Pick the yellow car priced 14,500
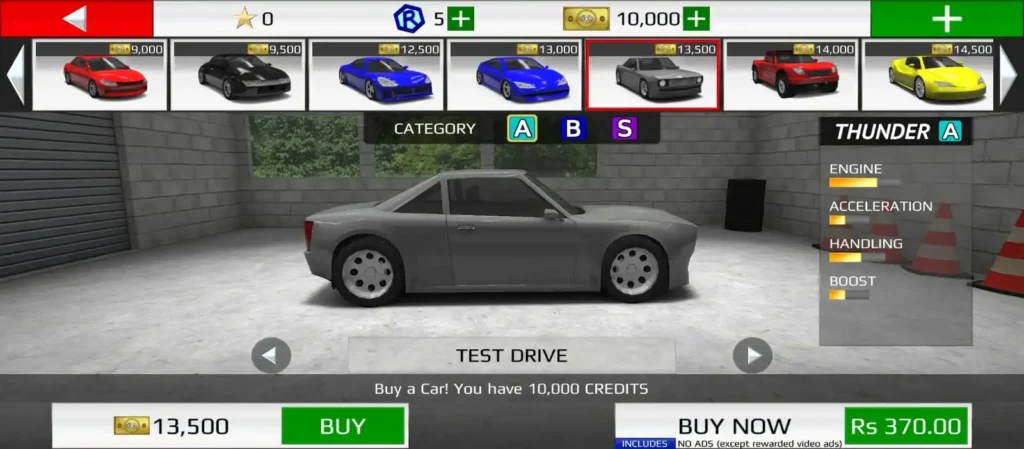The height and width of the screenshot is (449, 1024). coord(928,75)
